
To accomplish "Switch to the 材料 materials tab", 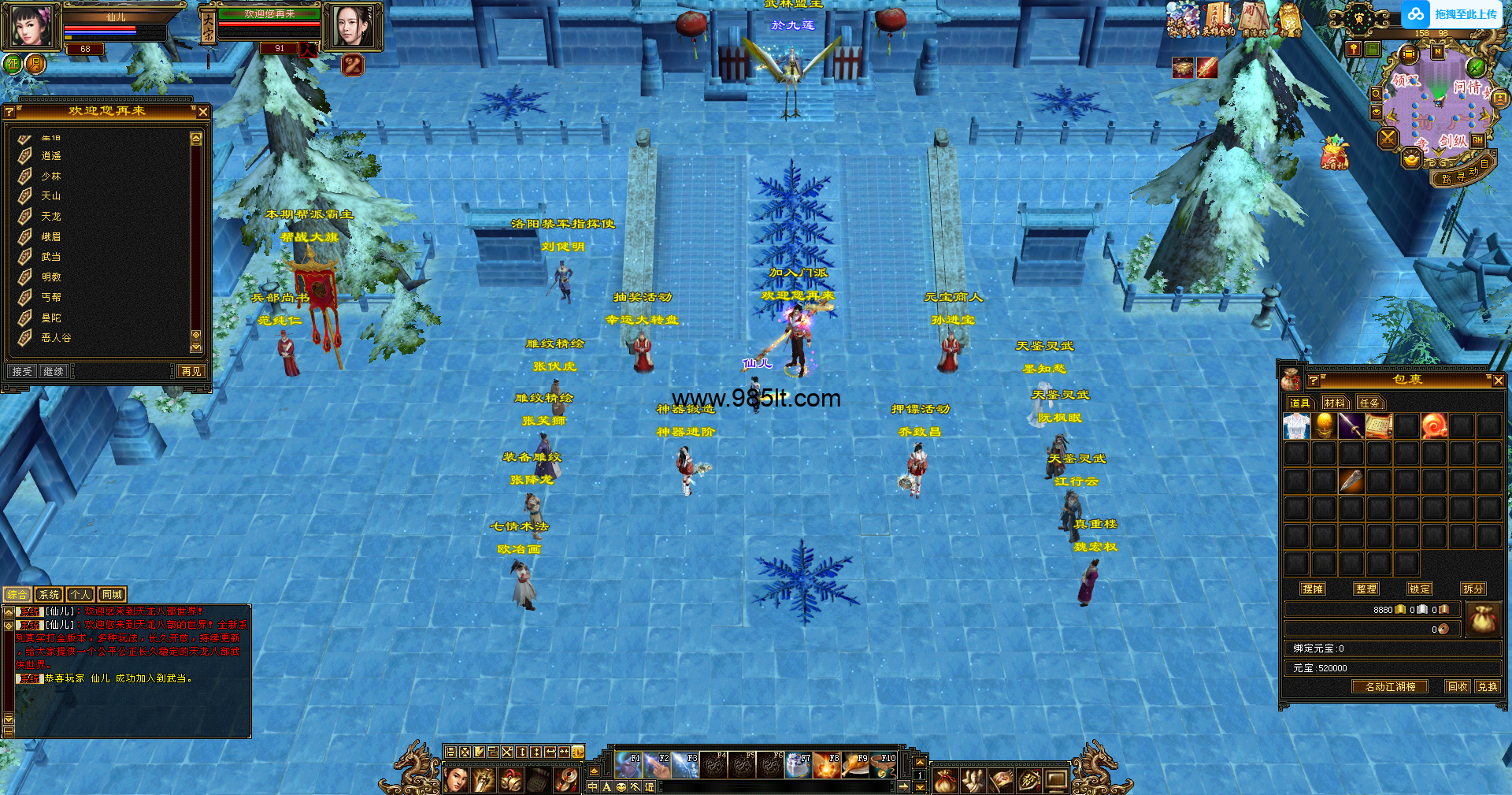I will coord(1335,403).
